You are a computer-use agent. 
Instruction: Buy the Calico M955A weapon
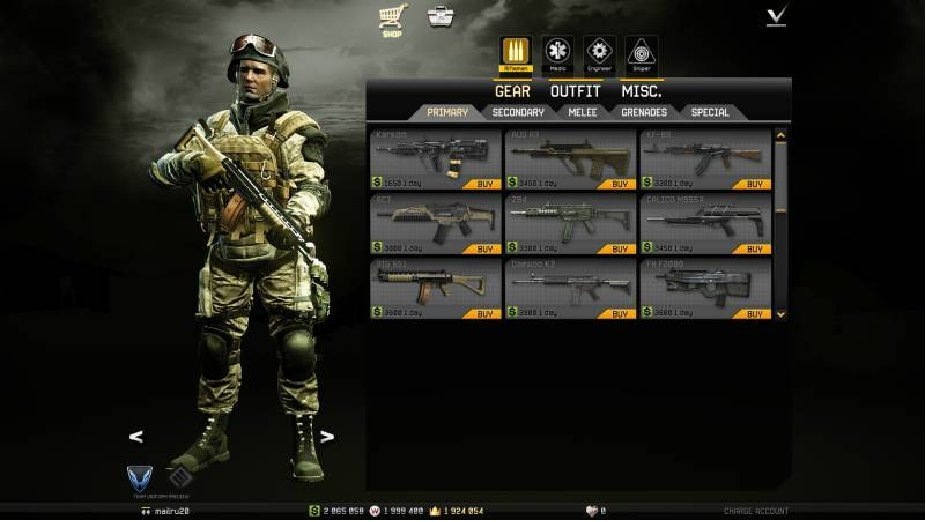(754, 249)
